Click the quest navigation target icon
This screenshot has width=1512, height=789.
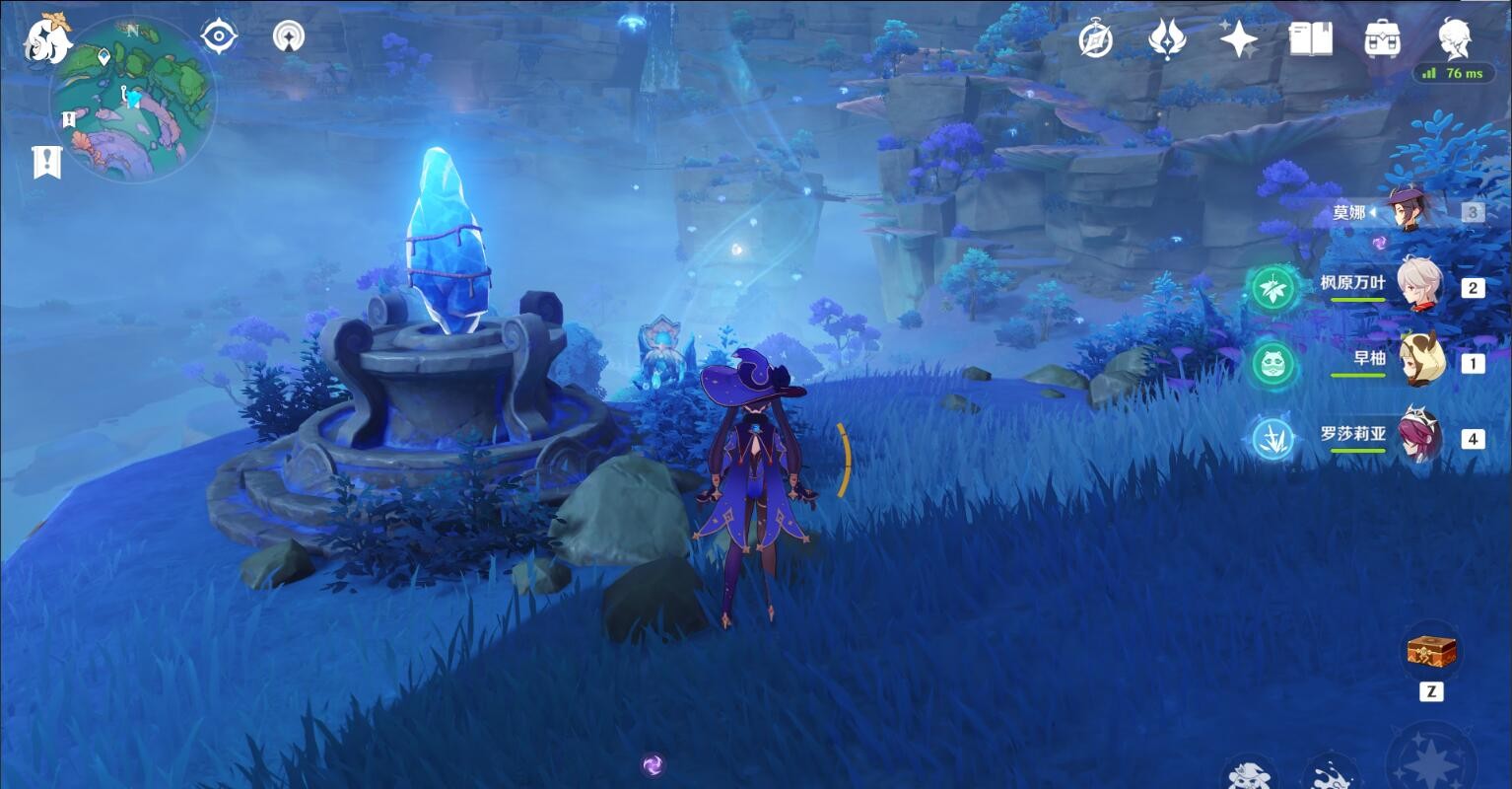pos(218,37)
